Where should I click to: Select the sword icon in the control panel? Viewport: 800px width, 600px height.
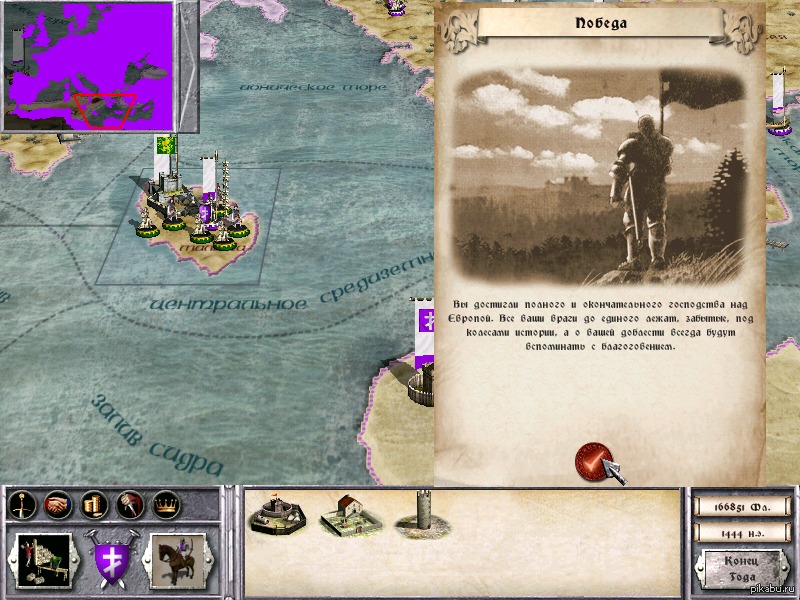22,506
